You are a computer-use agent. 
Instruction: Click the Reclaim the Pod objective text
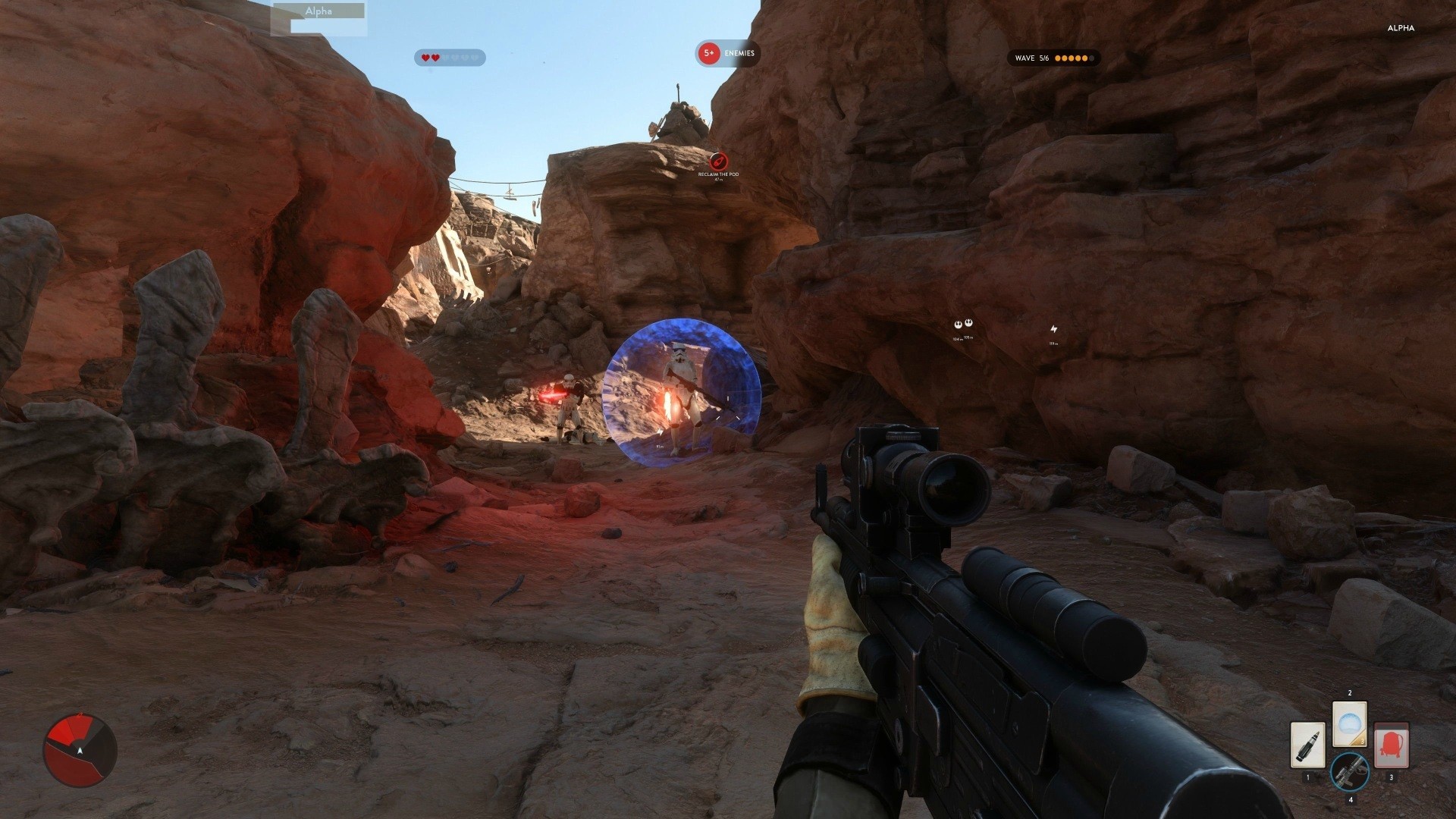[717, 174]
